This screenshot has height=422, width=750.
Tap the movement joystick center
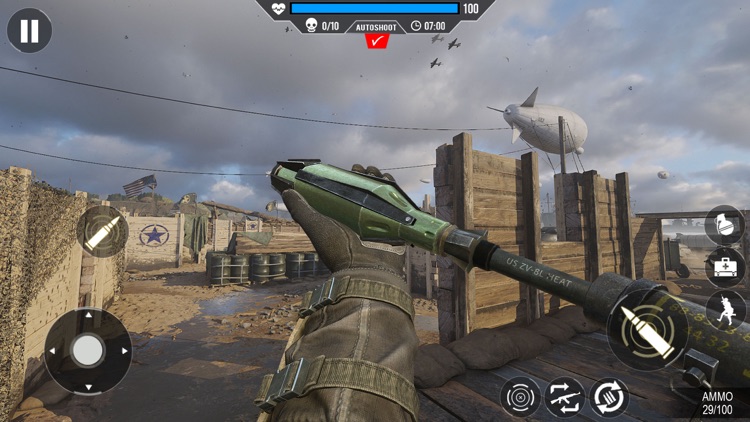pyautogui.click(x=88, y=350)
